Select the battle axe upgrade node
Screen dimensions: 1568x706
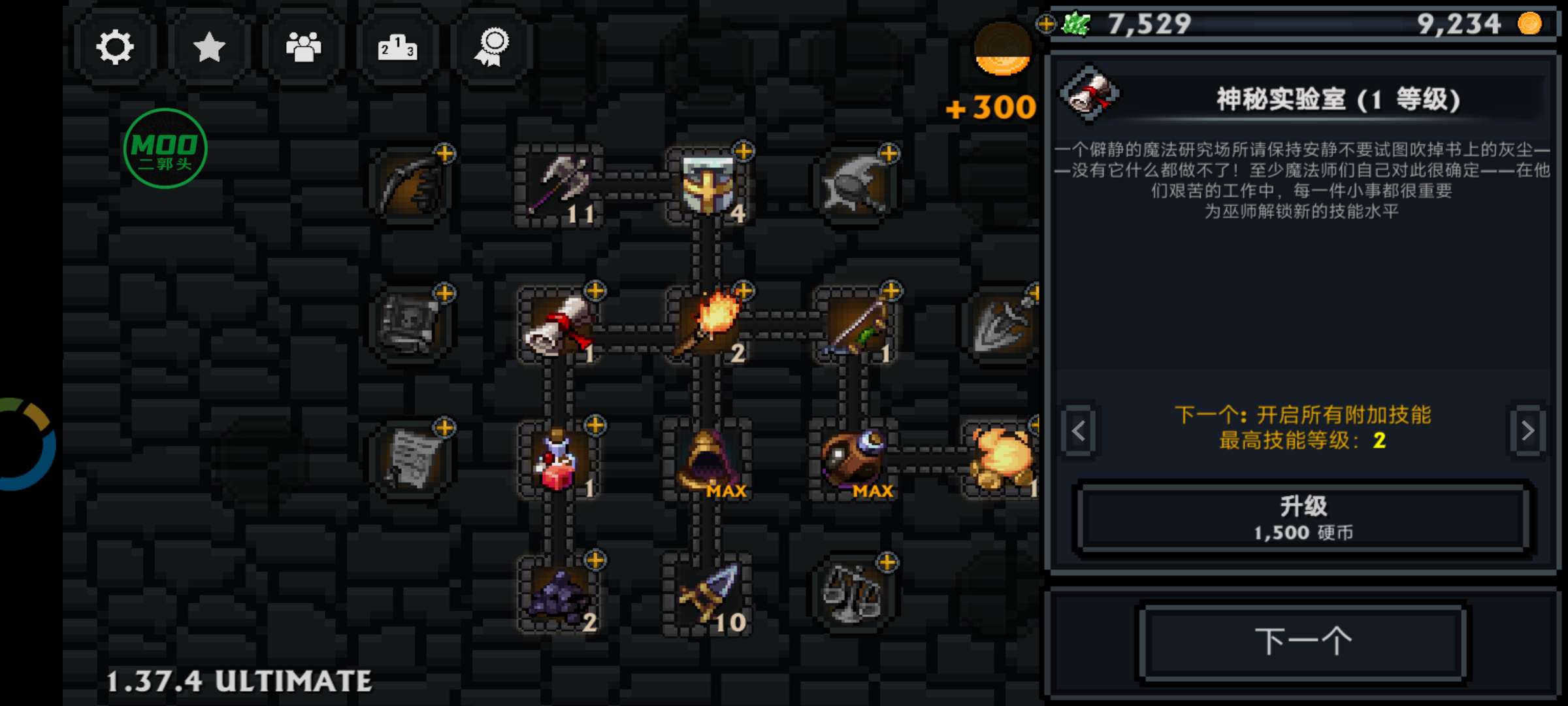pyautogui.click(x=560, y=186)
